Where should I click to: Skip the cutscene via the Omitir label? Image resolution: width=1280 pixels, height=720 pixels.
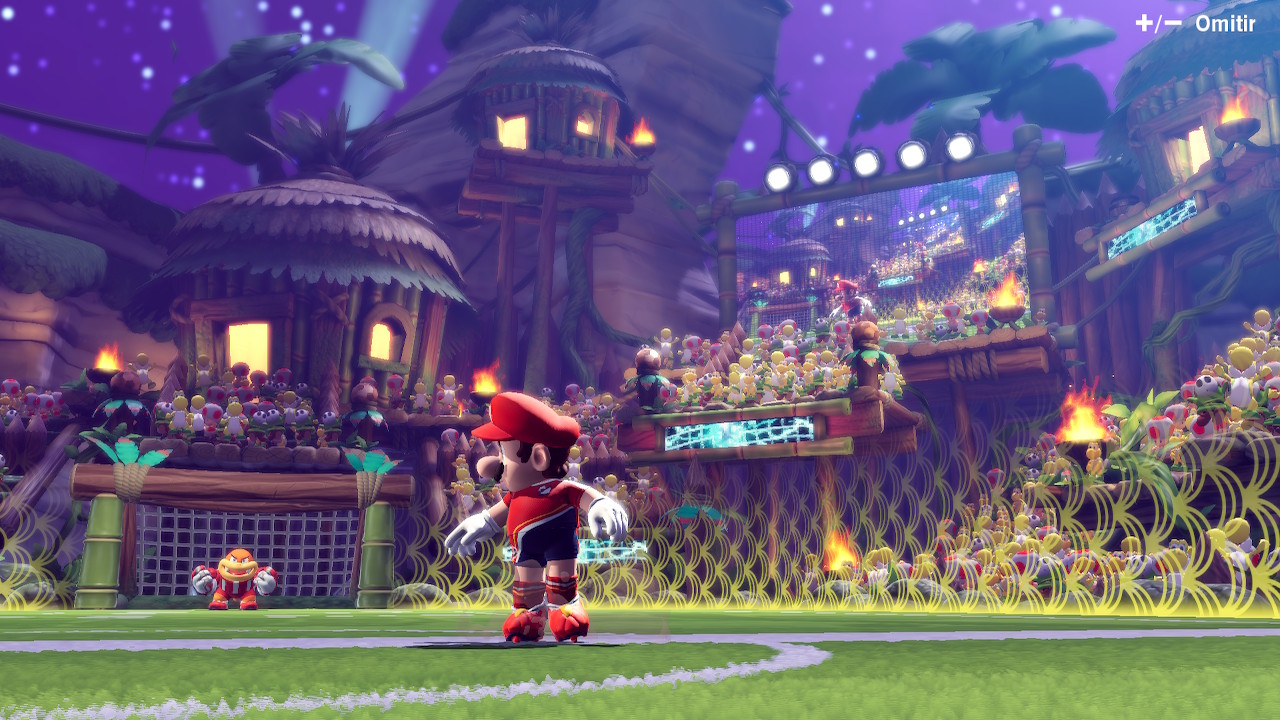pos(1224,24)
